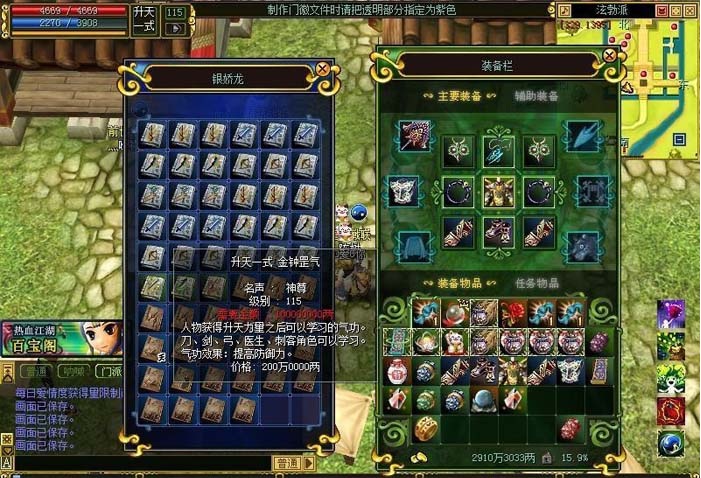The image size is (701, 478).
Task: Click the minimap in the corner
Action: (x=658, y=60)
